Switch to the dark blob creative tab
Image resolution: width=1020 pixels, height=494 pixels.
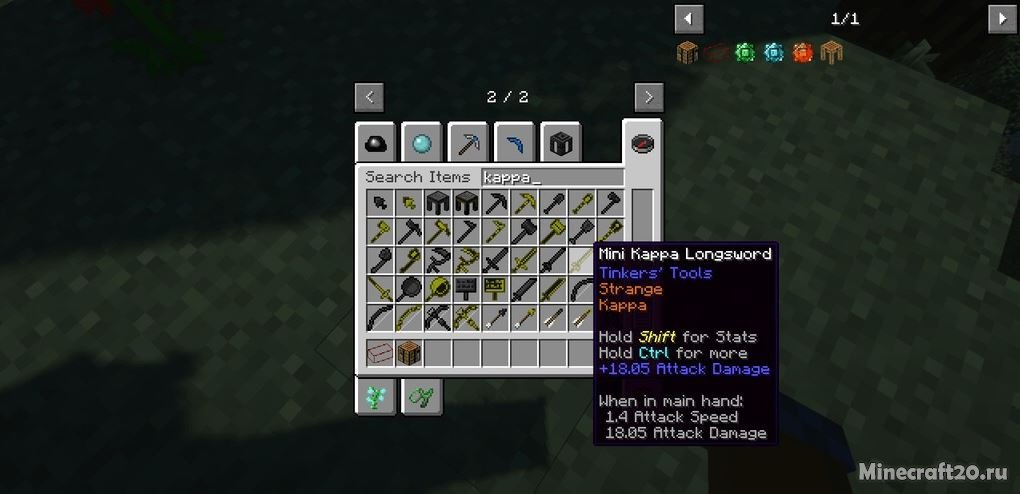point(375,144)
